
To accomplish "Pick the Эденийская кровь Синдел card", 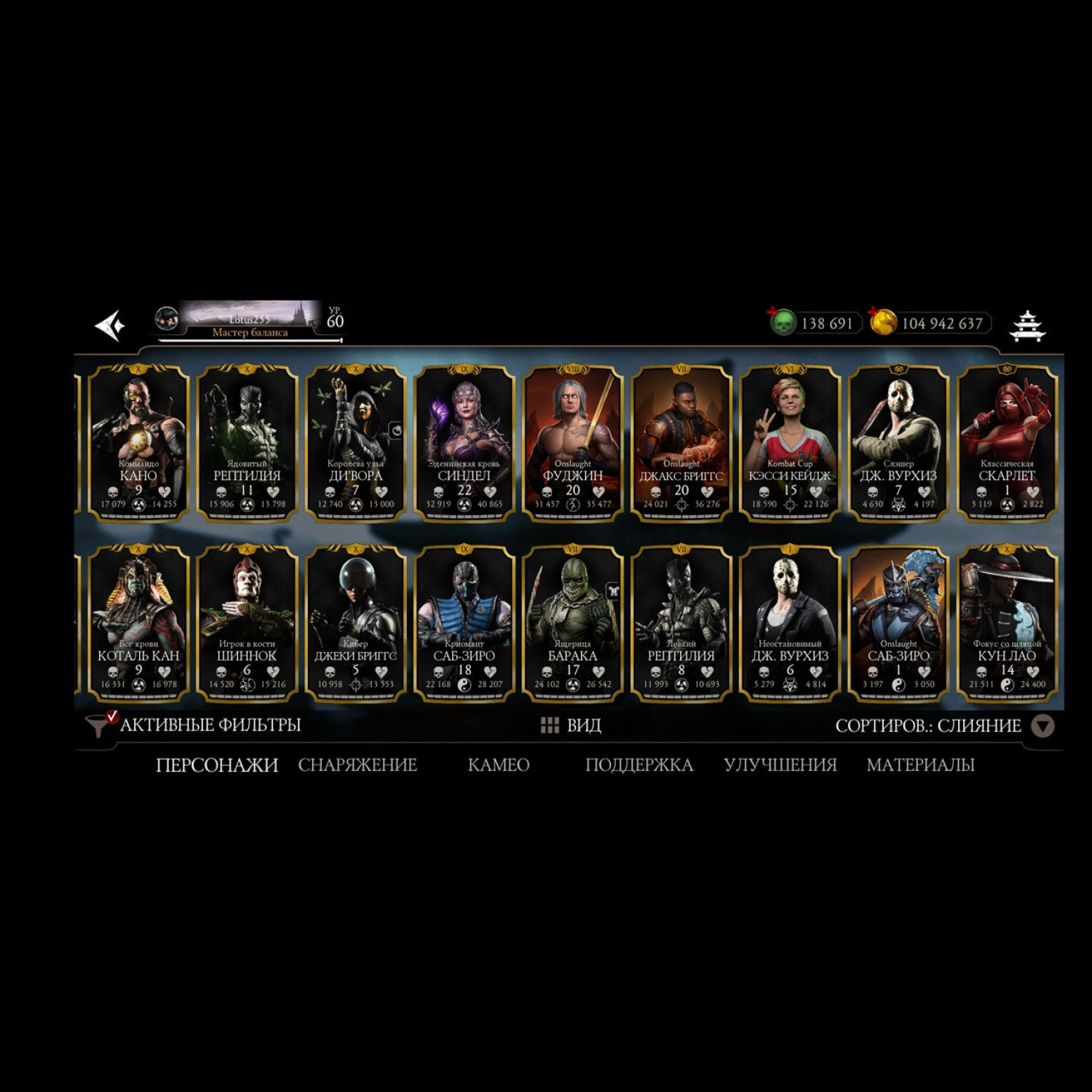I will point(464,443).
